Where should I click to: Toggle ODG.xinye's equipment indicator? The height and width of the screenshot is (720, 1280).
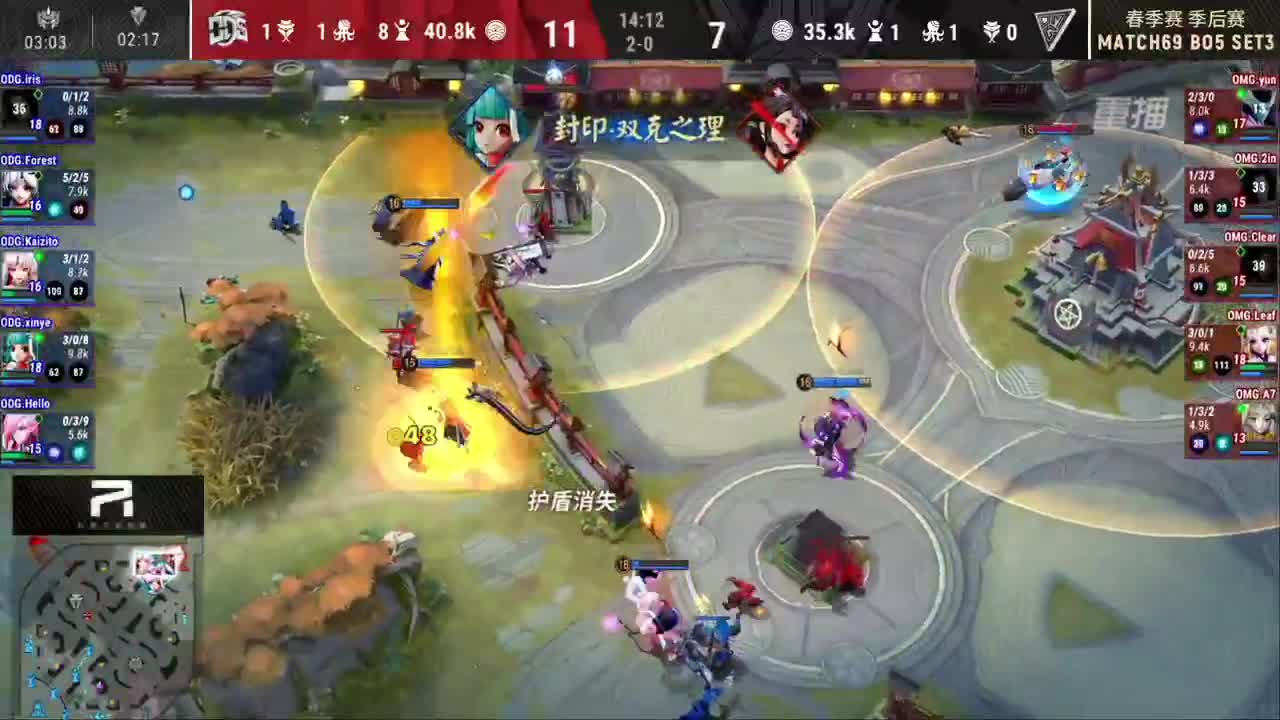53,371
